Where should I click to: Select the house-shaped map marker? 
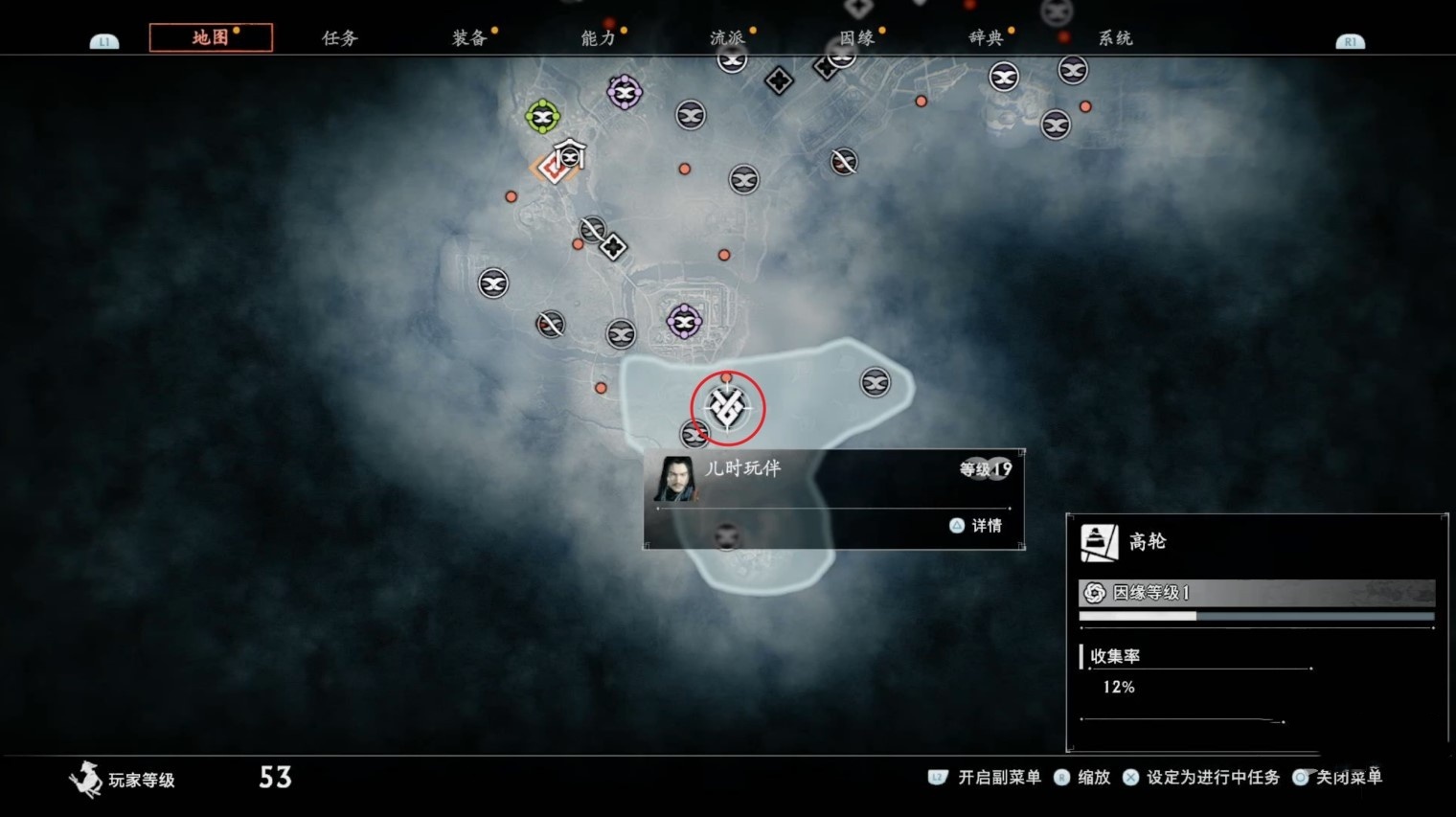pyautogui.click(x=571, y=152)
